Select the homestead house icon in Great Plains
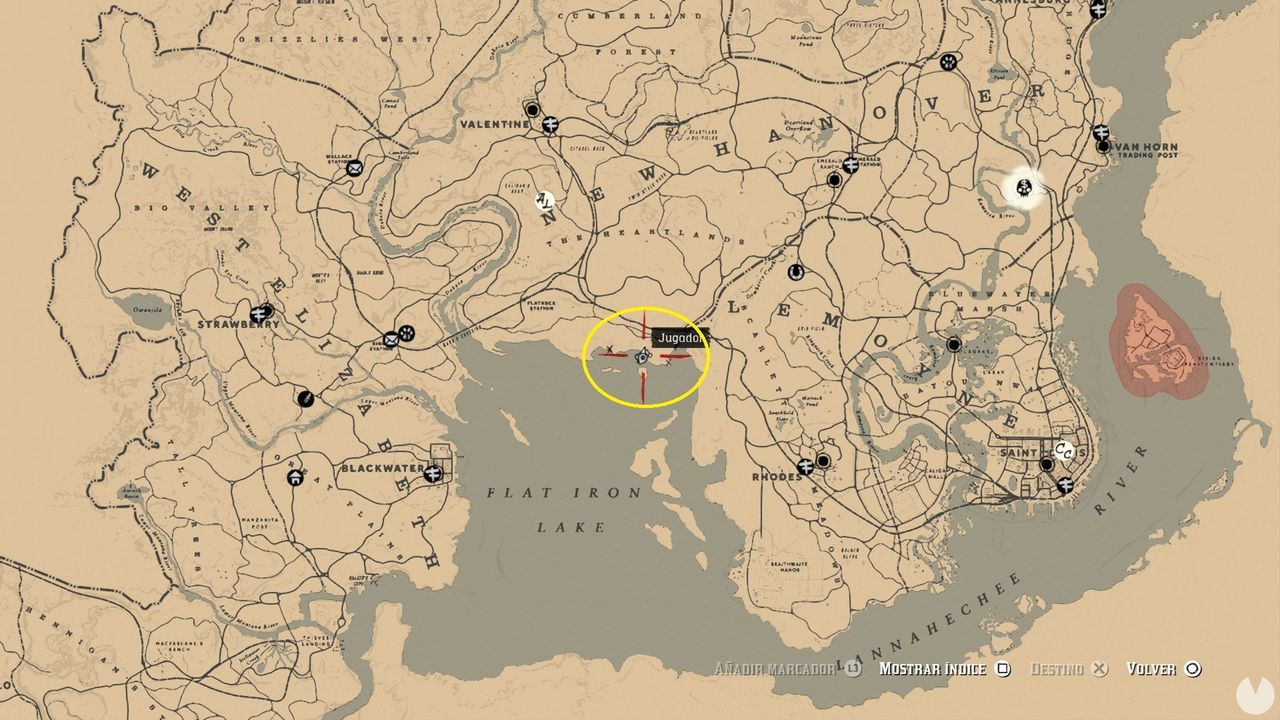The width and height of the screenshot is (1280, 720). [x=295, y=478]
